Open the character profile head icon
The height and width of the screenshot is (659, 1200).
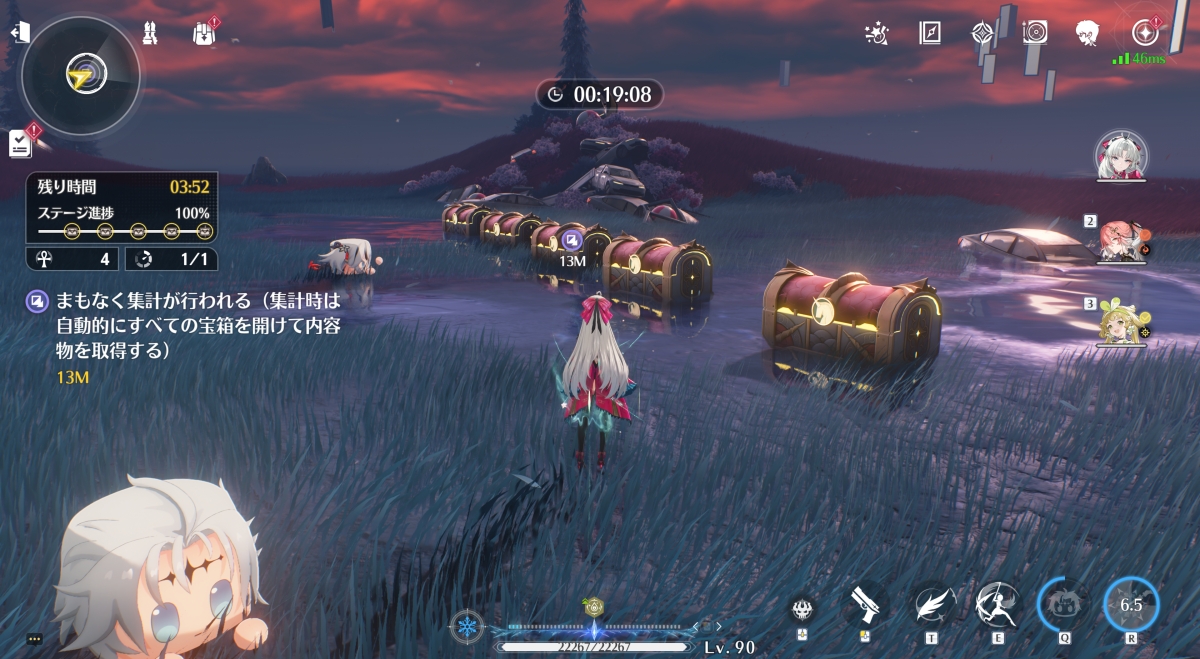[x=1088, y=33]
